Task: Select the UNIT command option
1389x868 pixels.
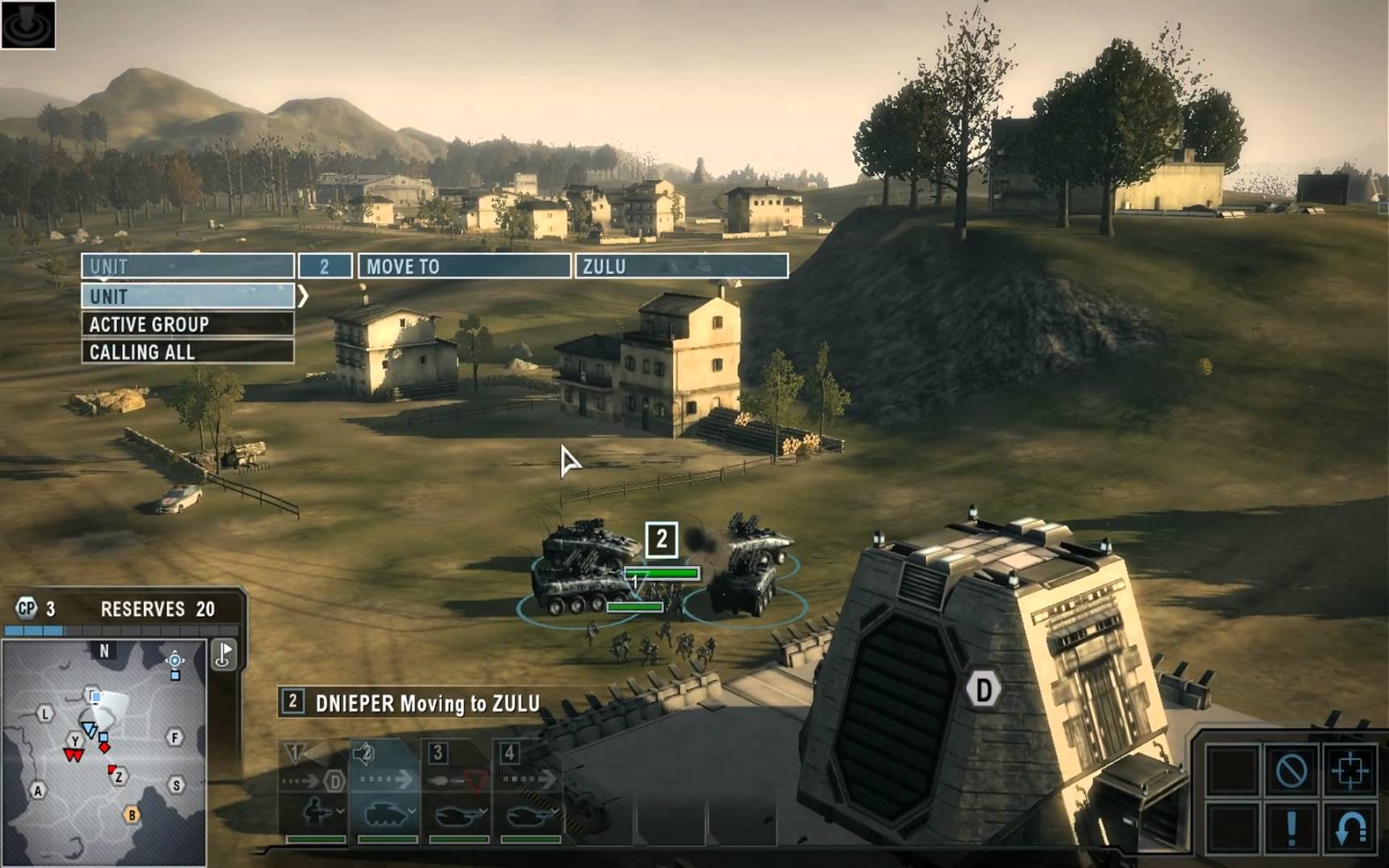Action: click(x=187, y=297)
